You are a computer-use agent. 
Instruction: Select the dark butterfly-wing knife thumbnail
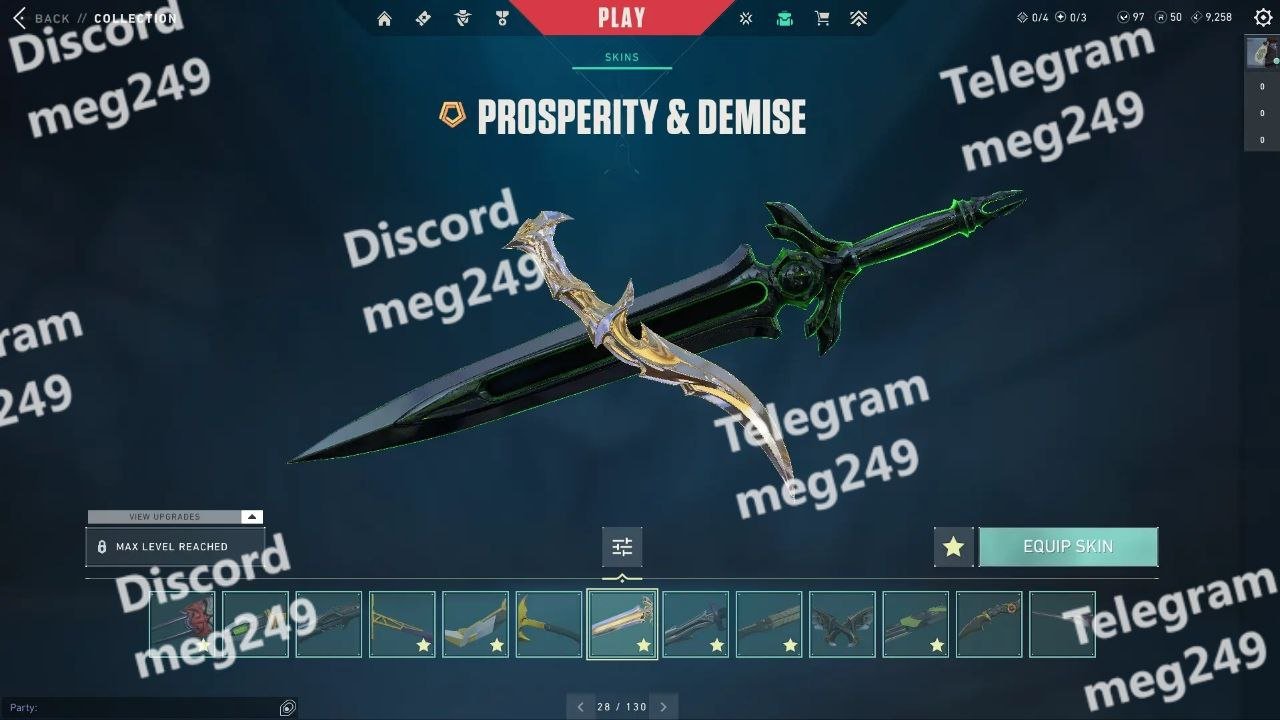point(842,624)
